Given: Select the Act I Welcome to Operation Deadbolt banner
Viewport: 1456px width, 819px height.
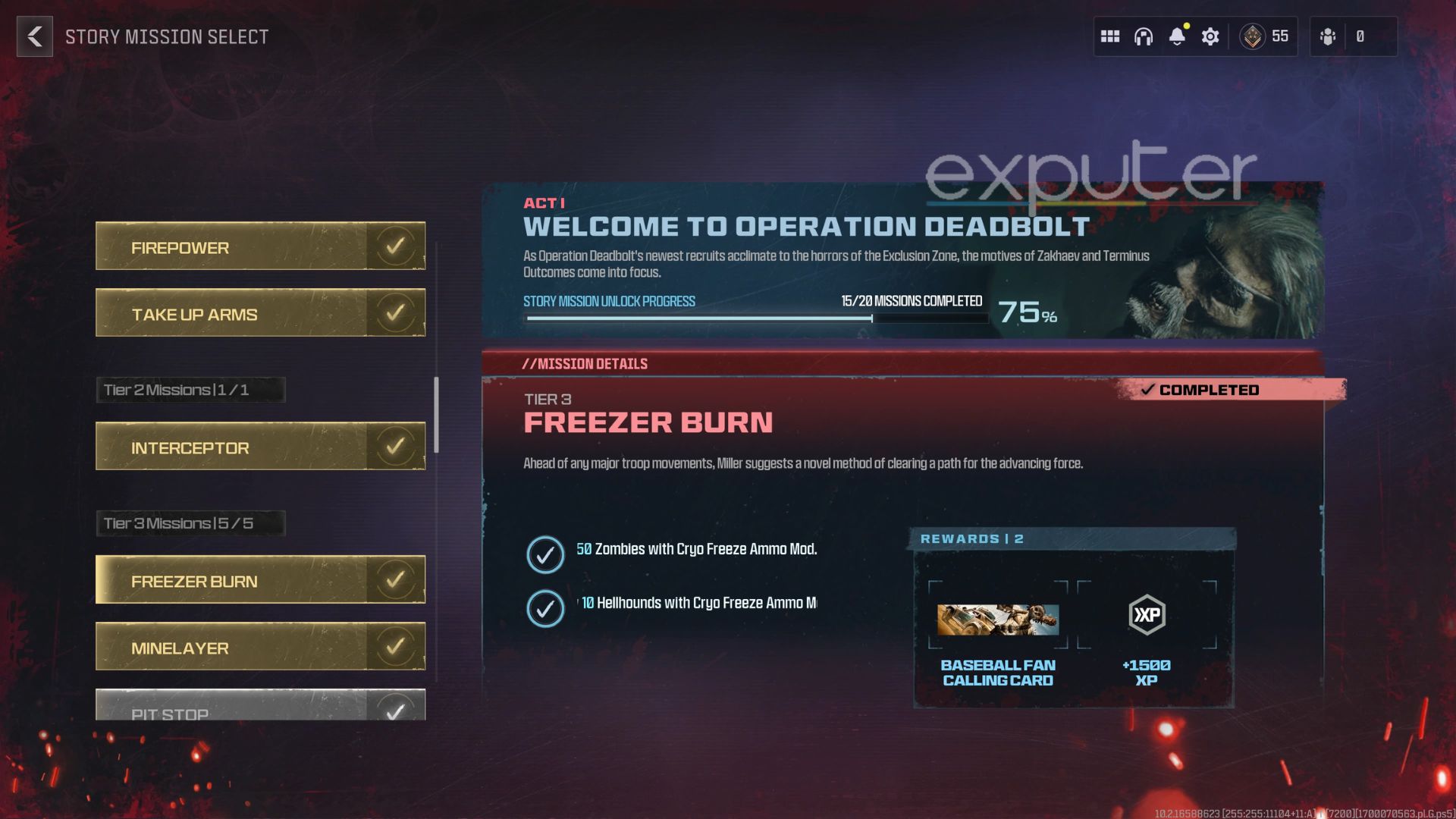Looking at the screenshot, I should pyautogui.click(x=804, y=226).
